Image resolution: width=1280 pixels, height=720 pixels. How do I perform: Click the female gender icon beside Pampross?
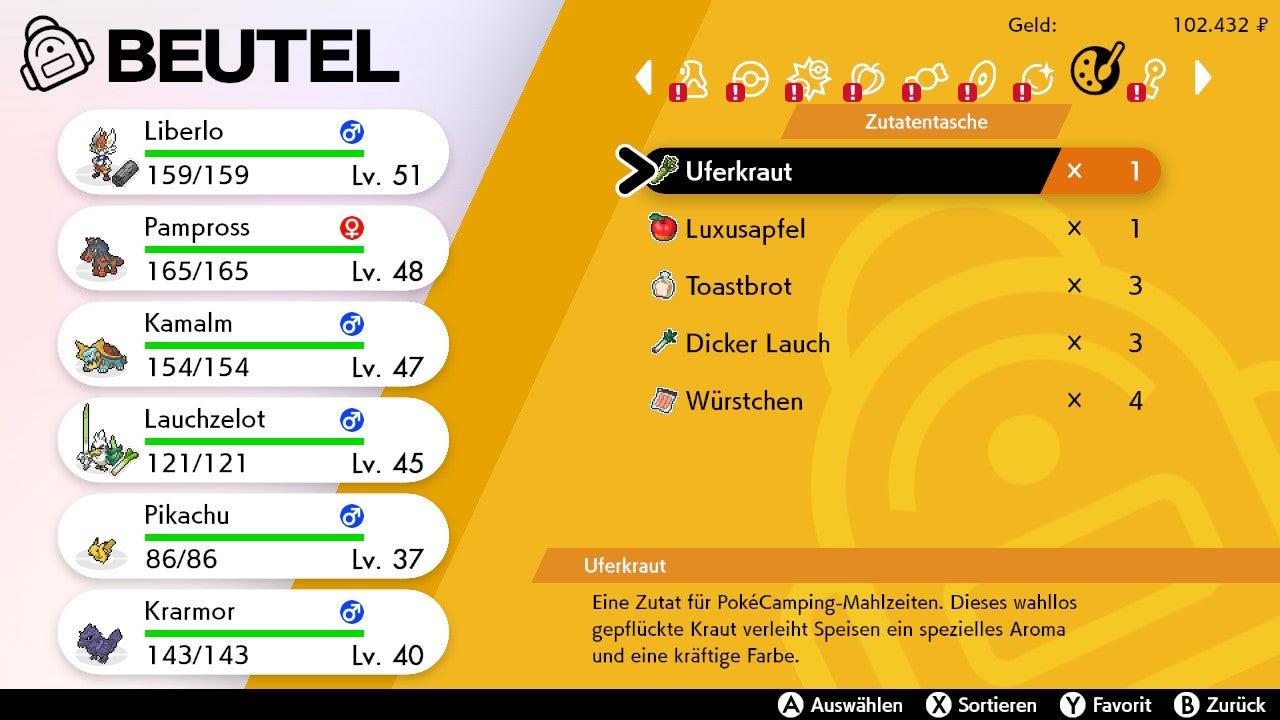[x=352, y=228]
